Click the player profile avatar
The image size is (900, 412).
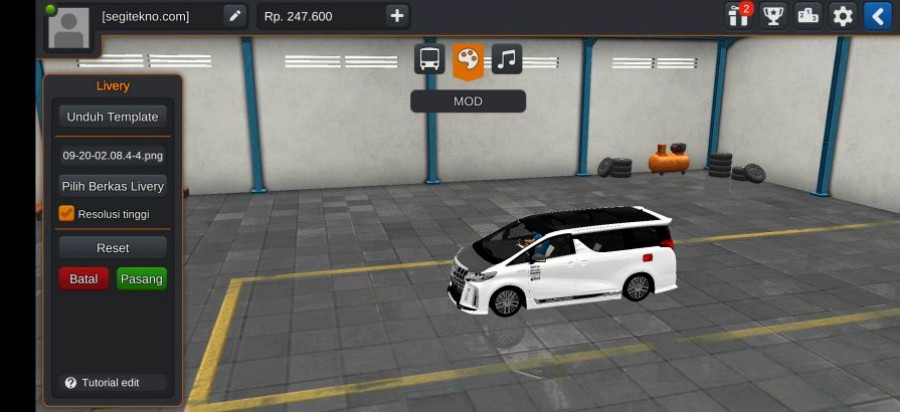(68, 27)
